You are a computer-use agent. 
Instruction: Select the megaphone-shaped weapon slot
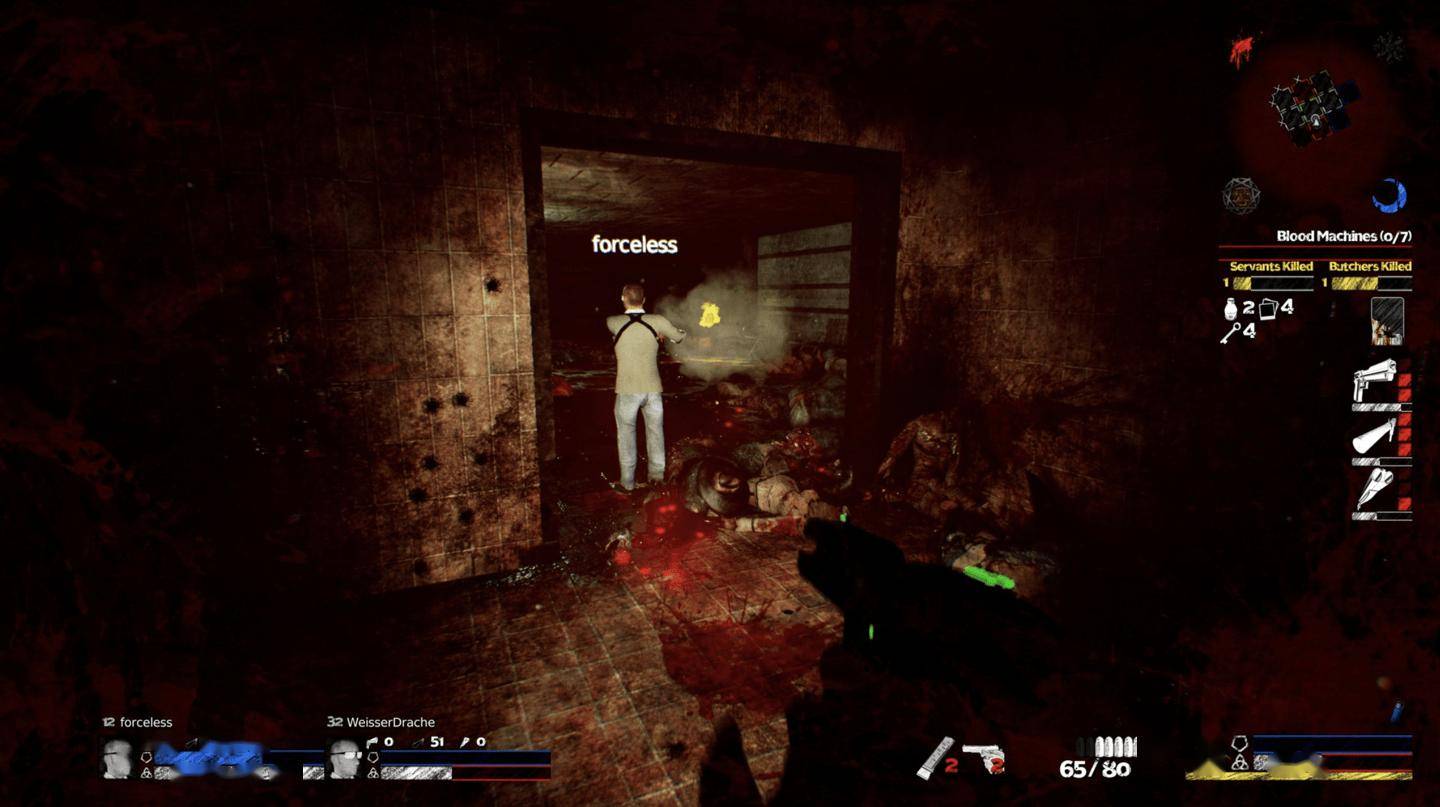click(1374, 436)
